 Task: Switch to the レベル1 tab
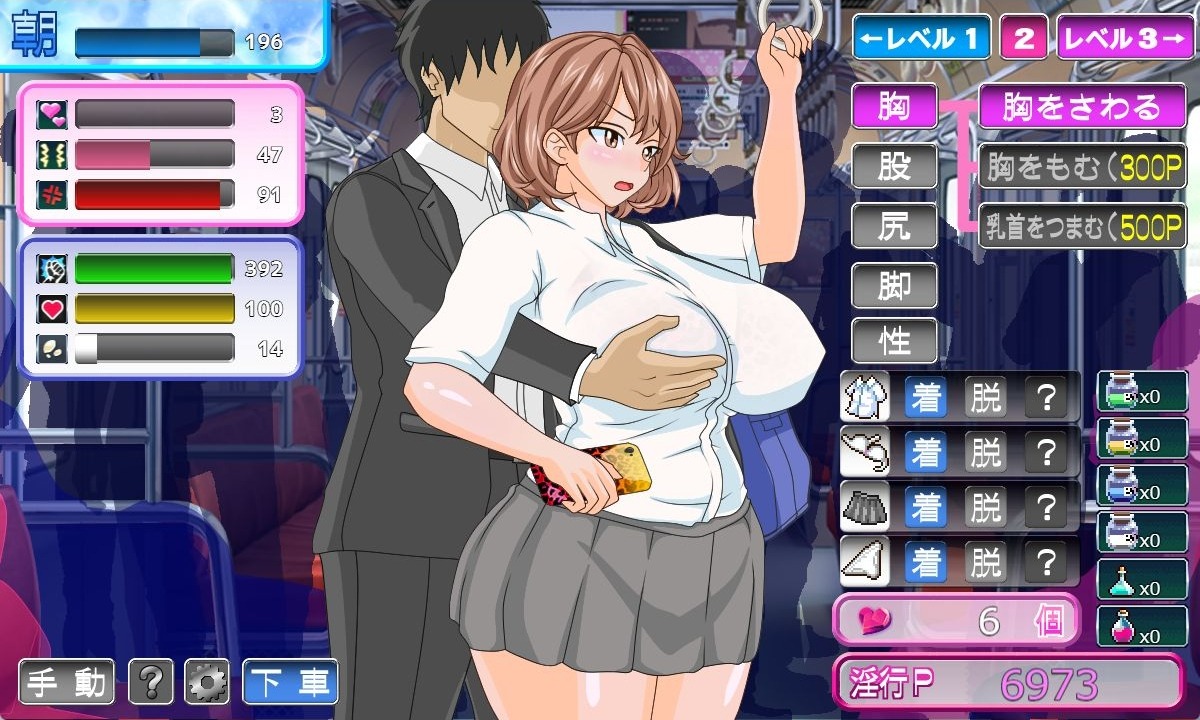[x=920, y=38]
